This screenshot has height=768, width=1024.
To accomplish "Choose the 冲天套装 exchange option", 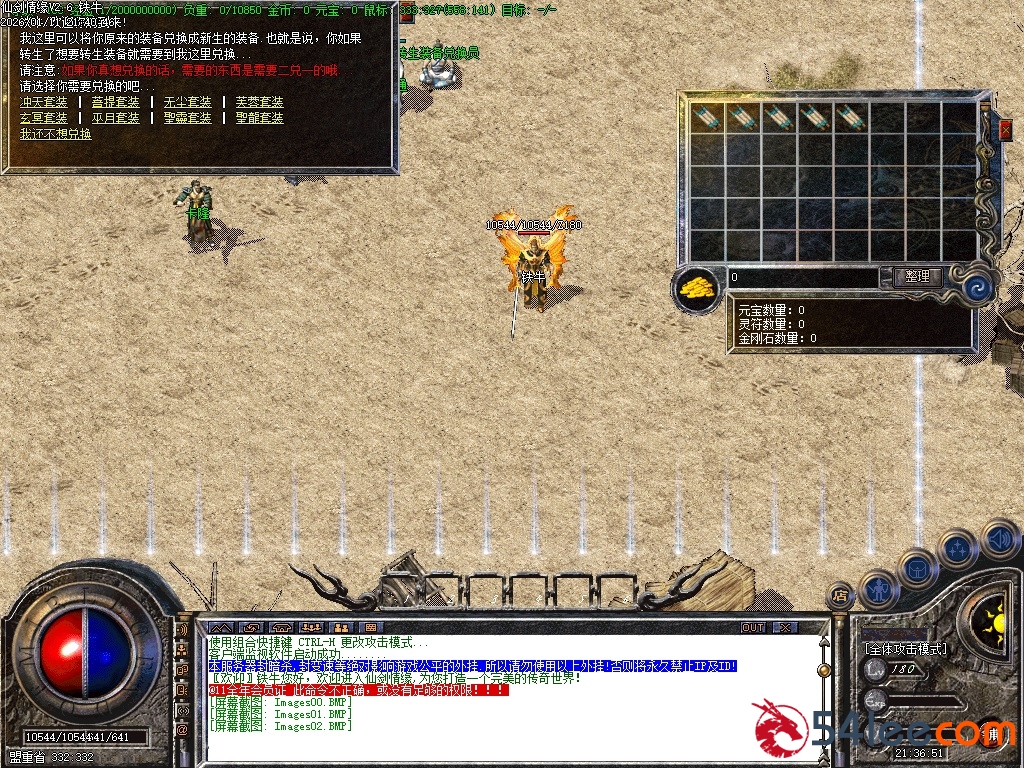I will 44,102.
